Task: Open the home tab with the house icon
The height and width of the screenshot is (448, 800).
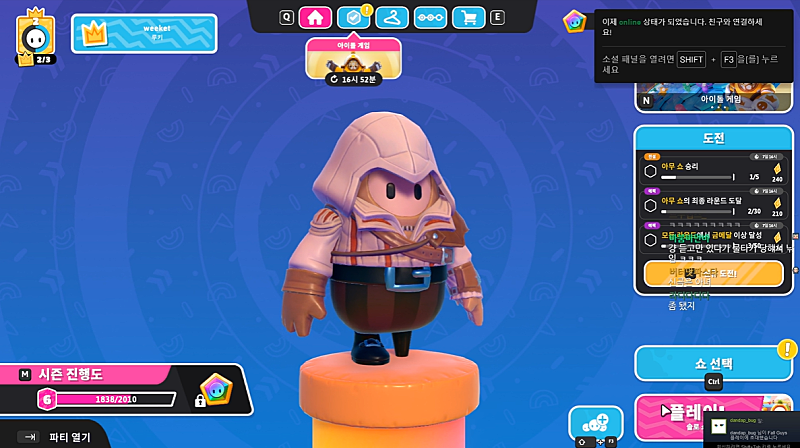Action: 314,17
